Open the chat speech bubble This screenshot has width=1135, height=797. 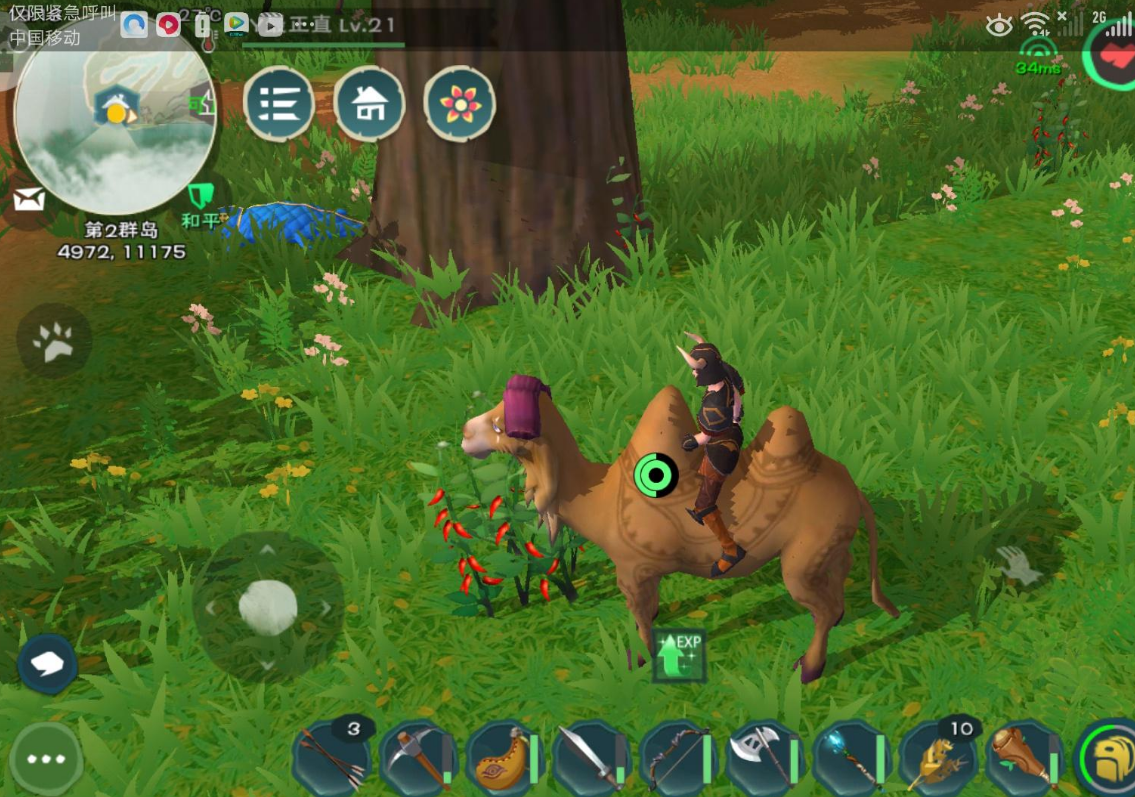tap(47, 664)
